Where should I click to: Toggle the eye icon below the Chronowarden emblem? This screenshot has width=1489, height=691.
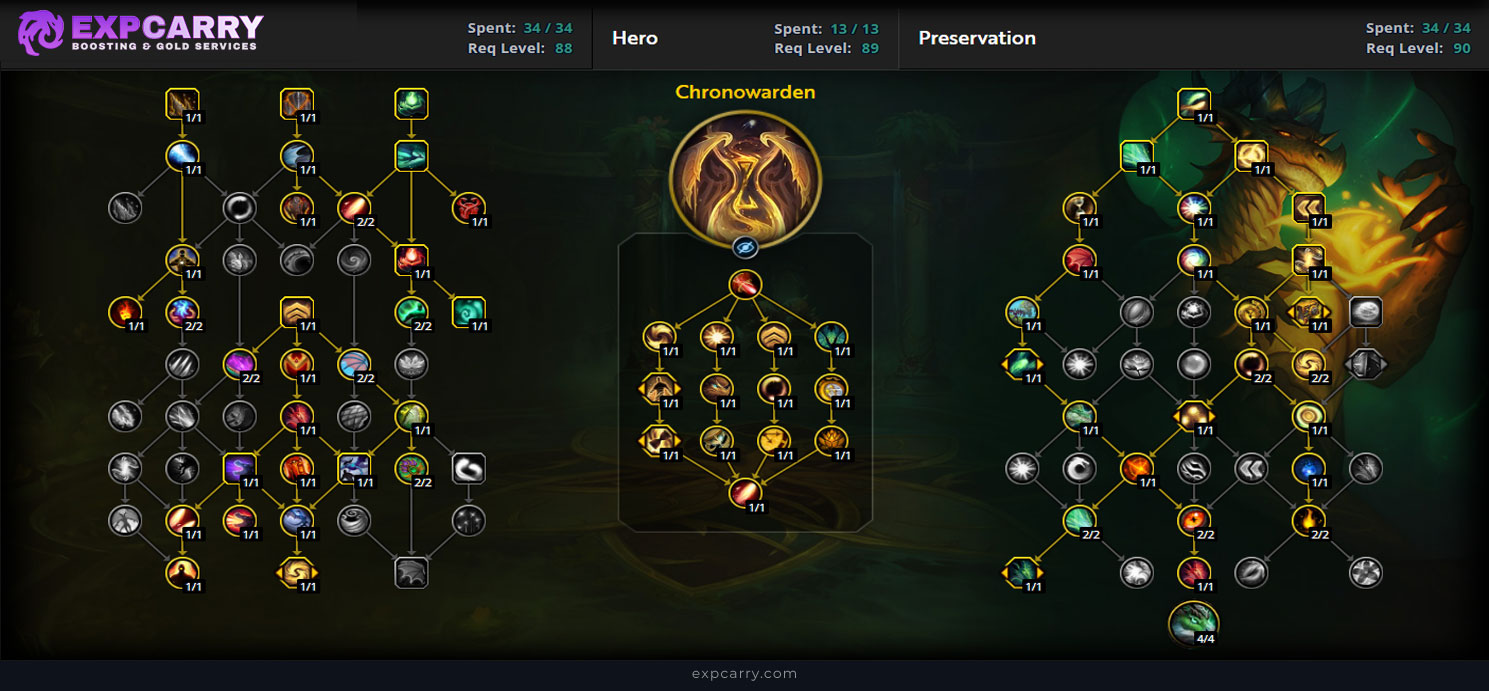click(745, 248)
